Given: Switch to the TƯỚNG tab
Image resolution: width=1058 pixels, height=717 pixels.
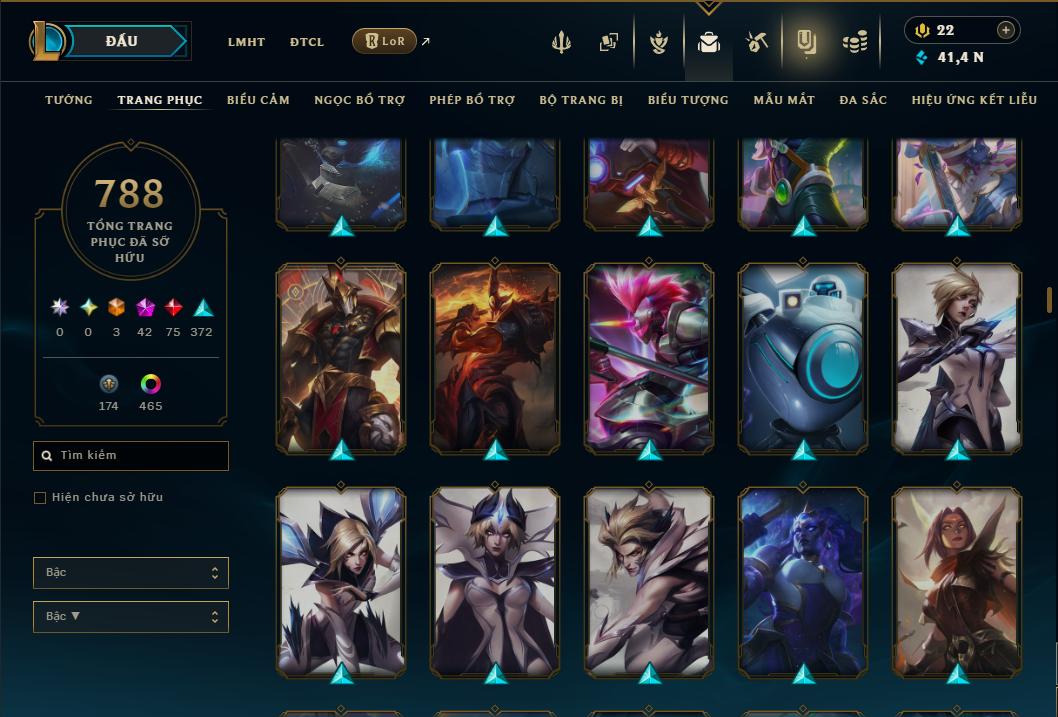Looking at the screenshot, I should [69, 100].
